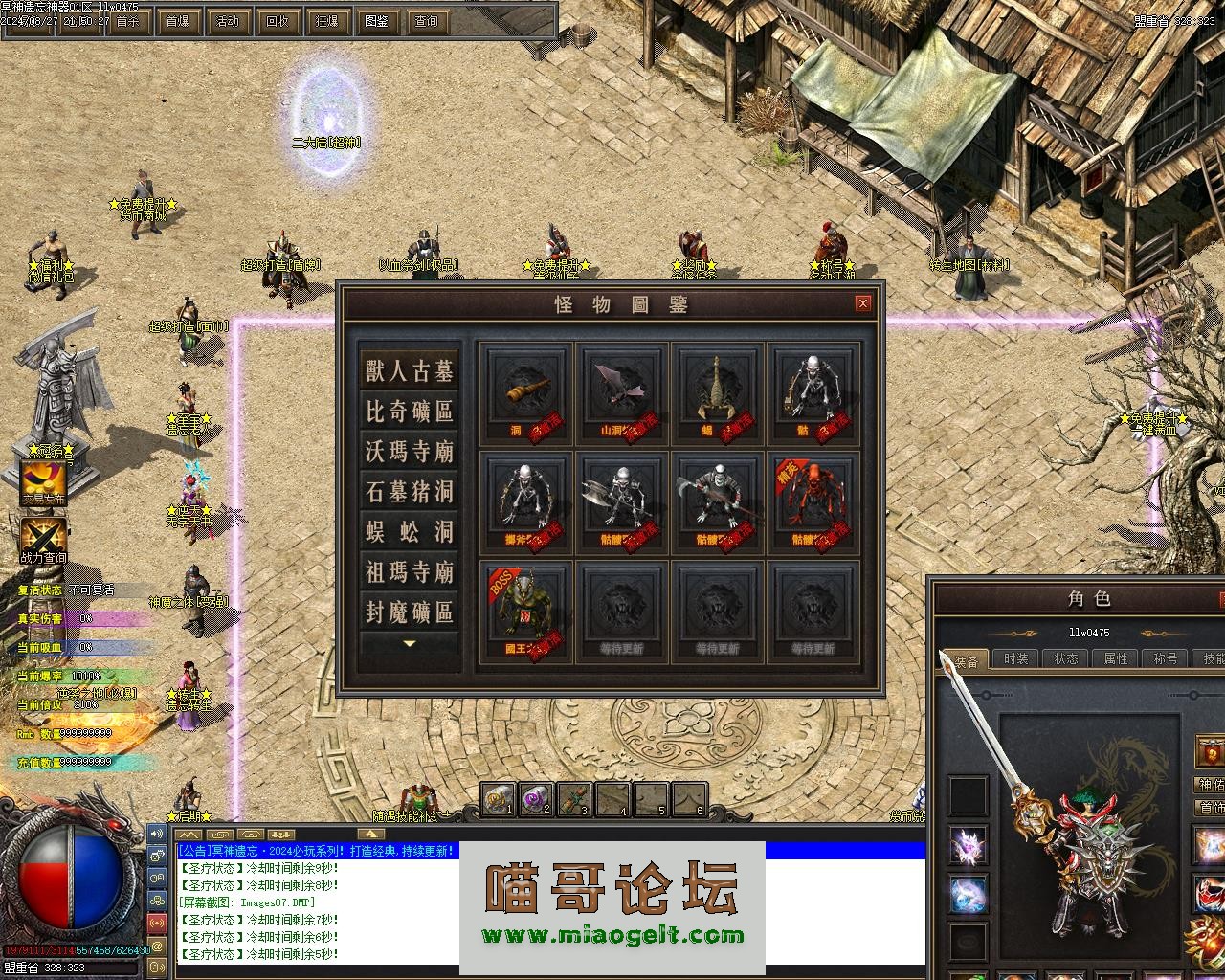Click the down arrow under the area list
The image size is (1225, 980).
point(410,644)
